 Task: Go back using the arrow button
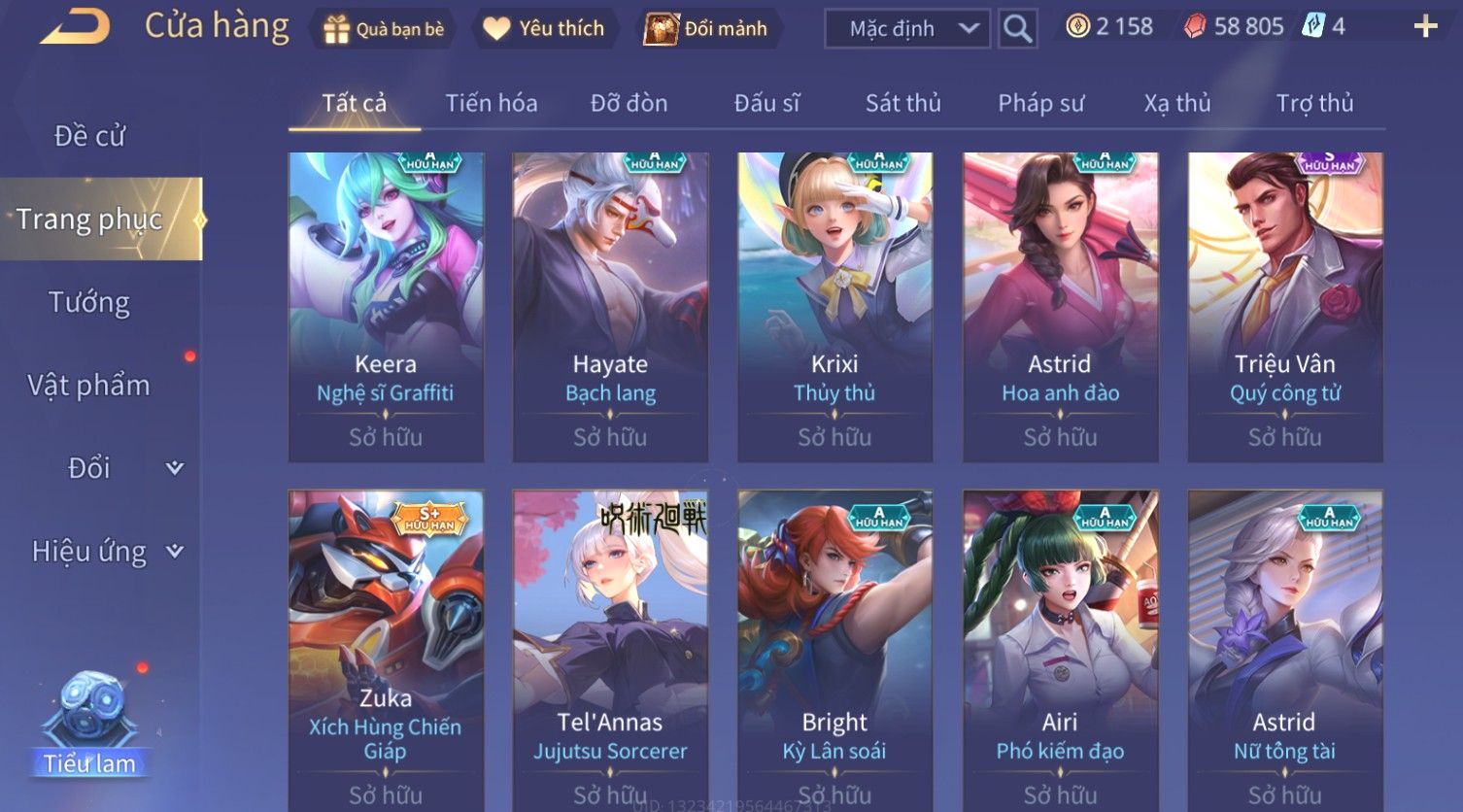click(x=75, y=27)
